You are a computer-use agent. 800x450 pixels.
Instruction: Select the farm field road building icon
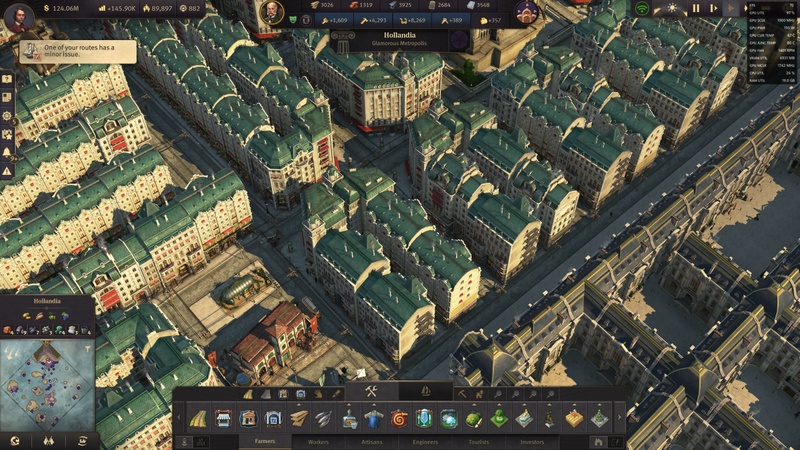click(x=198, y=418)
